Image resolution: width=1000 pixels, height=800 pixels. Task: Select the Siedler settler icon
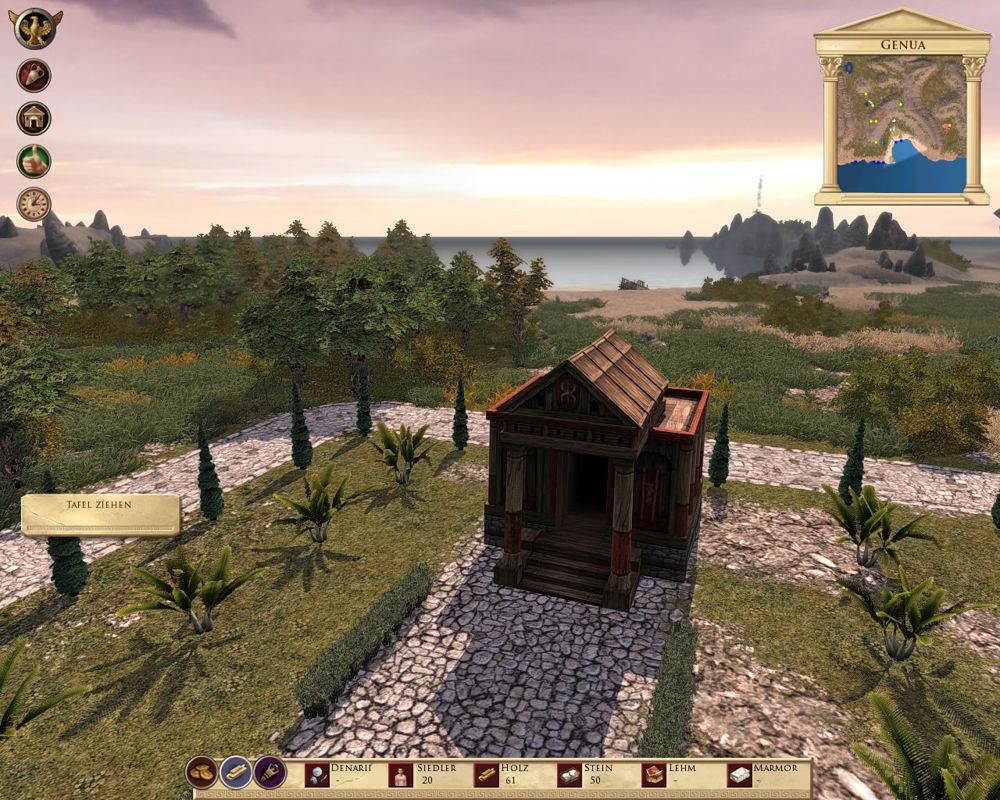pyautogui.click(x=401, y=775)
